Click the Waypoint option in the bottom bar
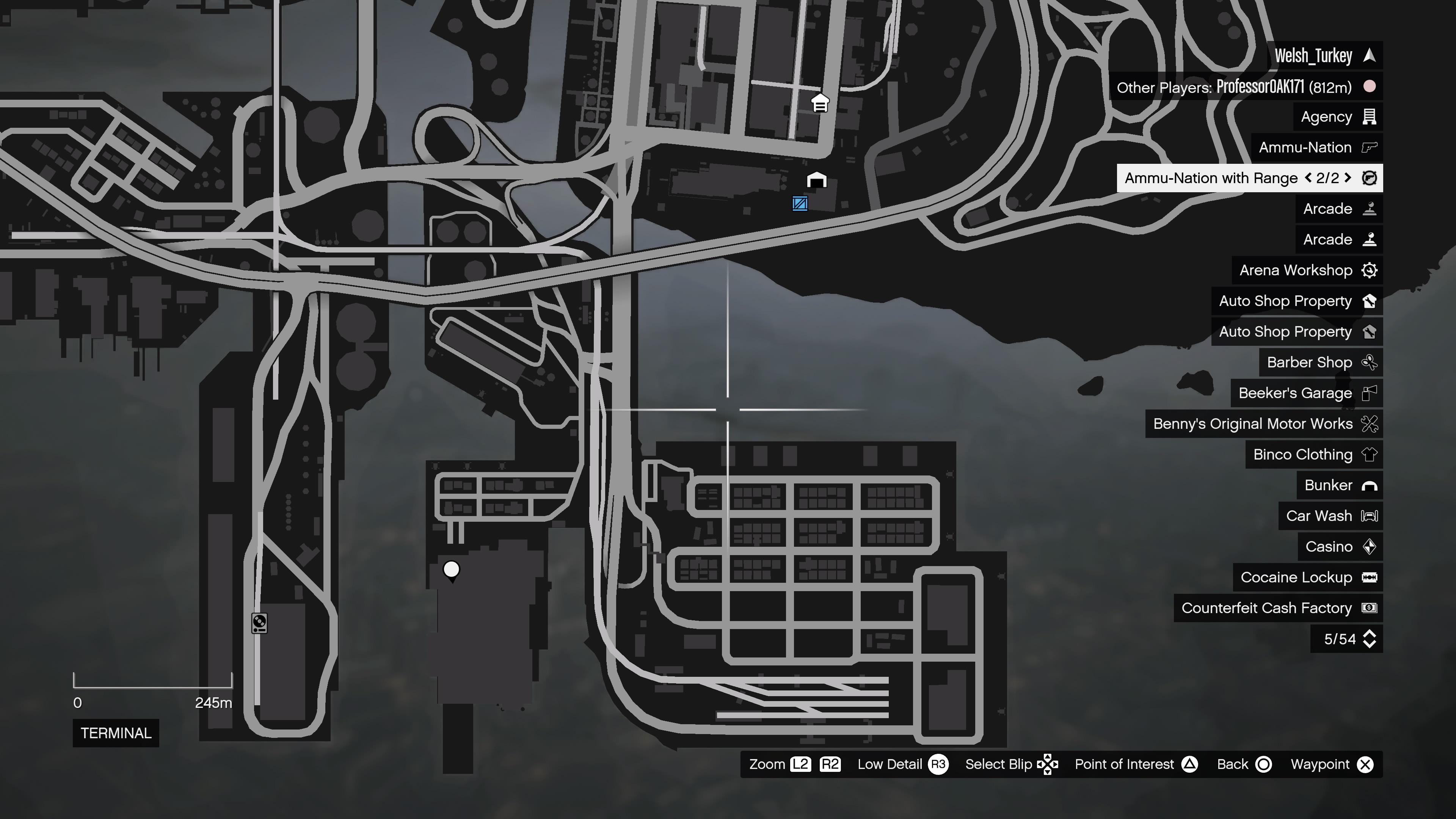Viewport: 1456px width, 819px height. pos(1327,764)
